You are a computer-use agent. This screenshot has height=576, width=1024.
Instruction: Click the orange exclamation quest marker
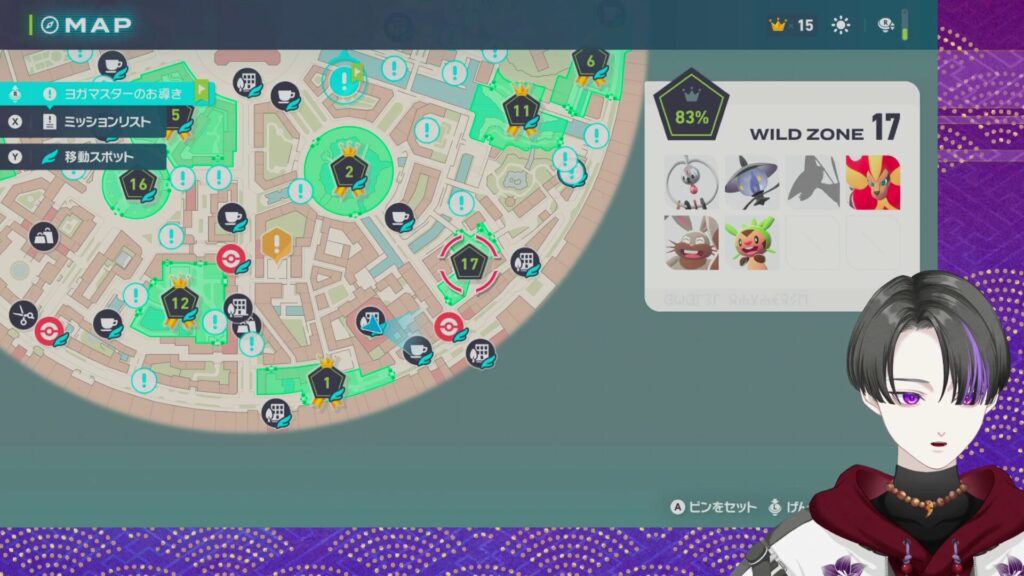click(276, 243)
